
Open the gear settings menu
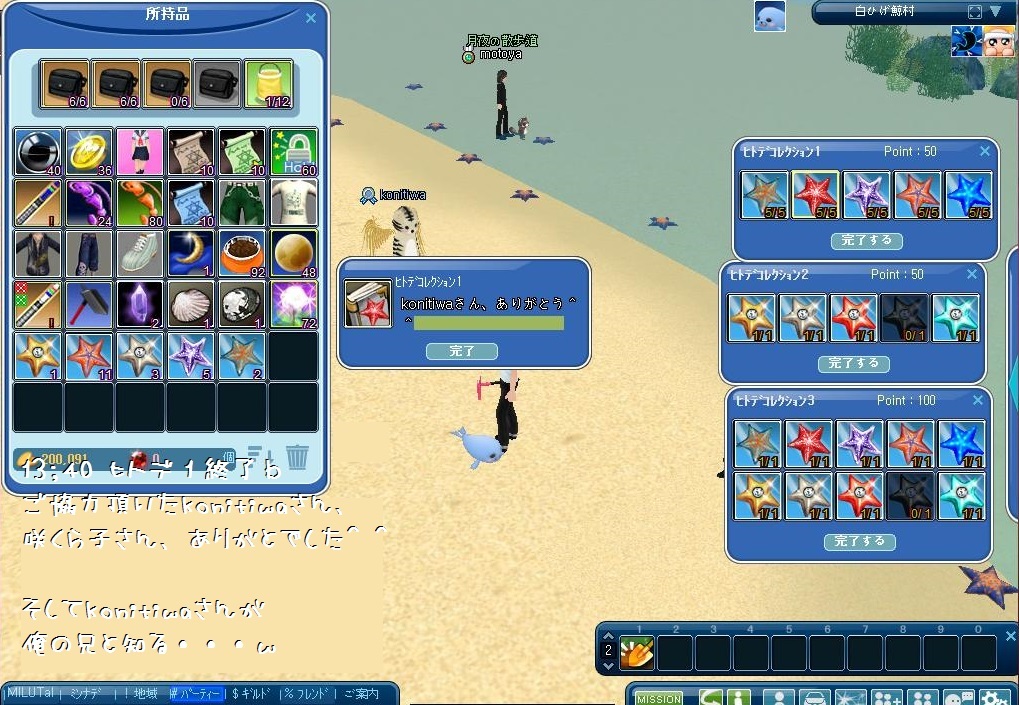[994, 698]
